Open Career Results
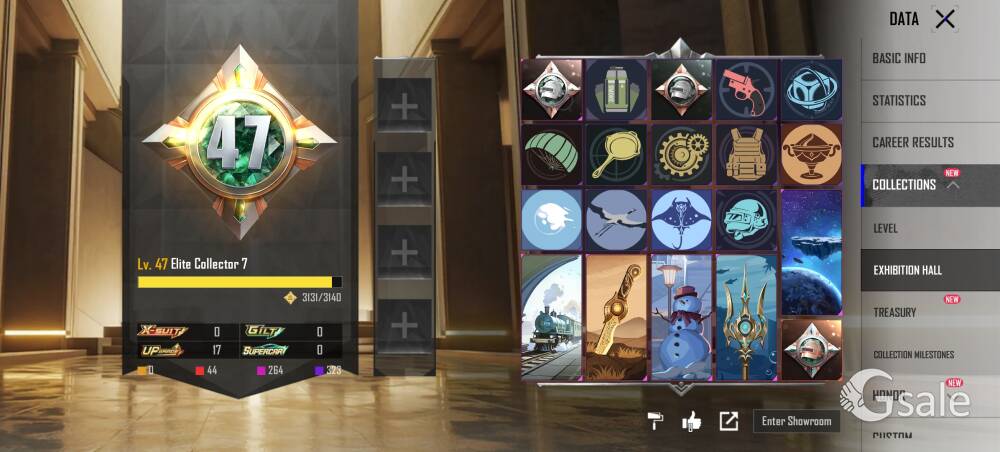Screen dimensions: 1000x452 [x=913, y=142]
